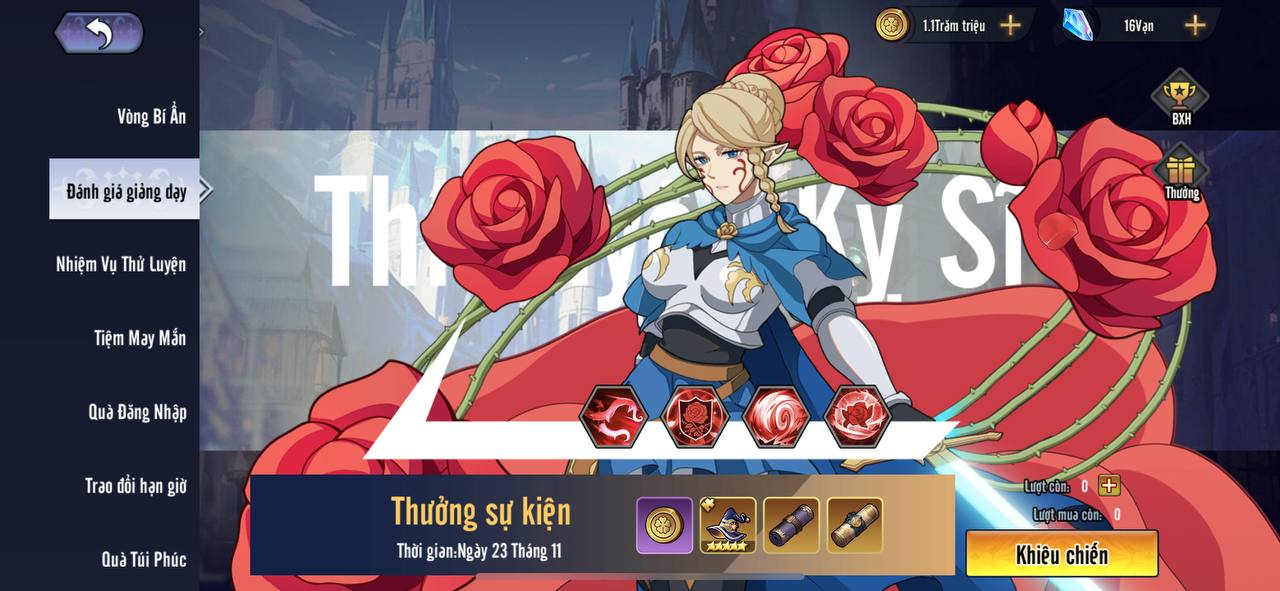Buy more attempts with the small plus button
Image resolution: width=1280 pixels, height=591 pixels.
[x=1109, y=486]
